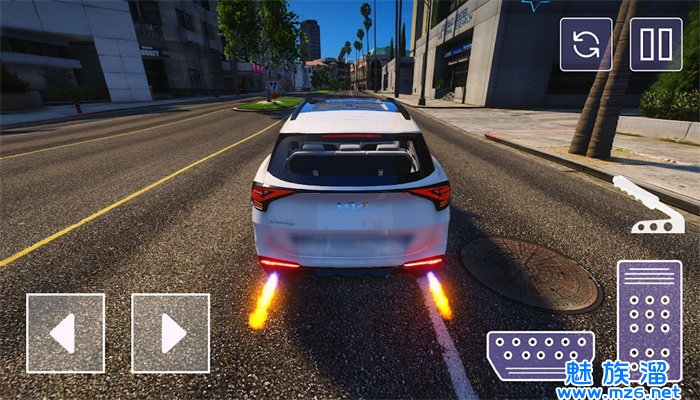Tap the circular arrows reset button
The height and width of the screenshot is (400, 700).
click(x=585, y=44)
